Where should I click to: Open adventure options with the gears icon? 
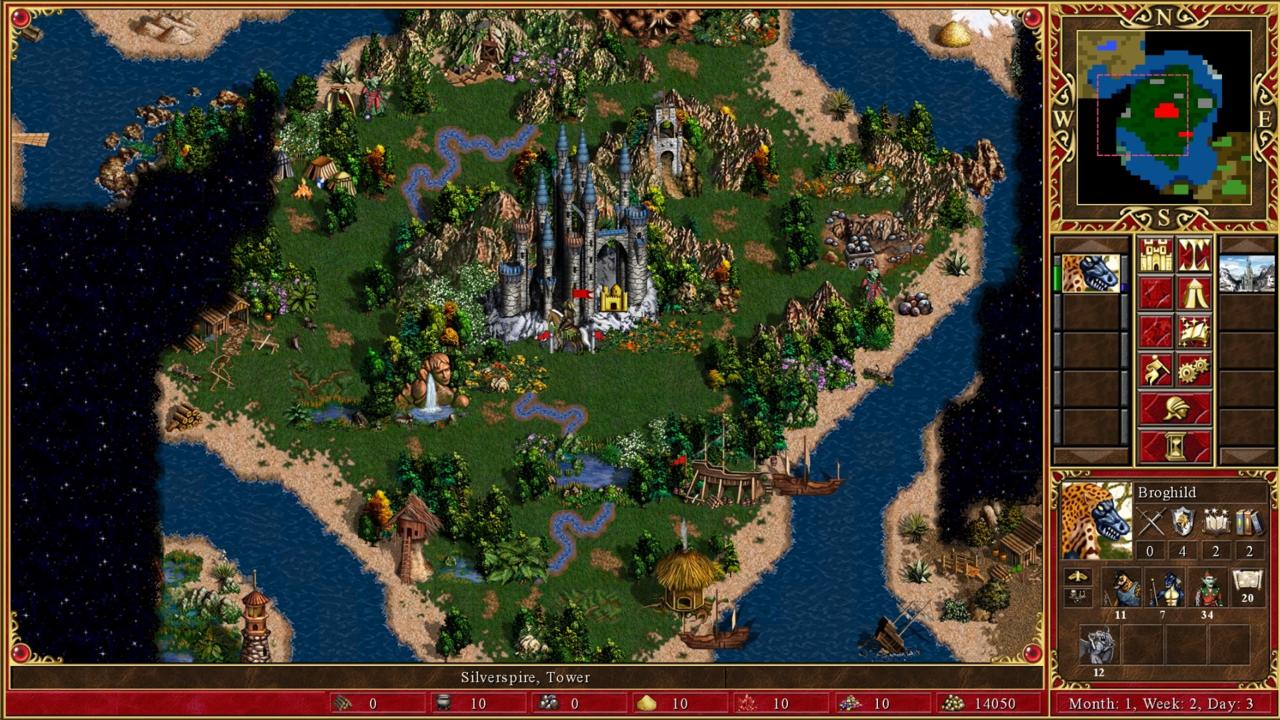[x=1193, y=367]
